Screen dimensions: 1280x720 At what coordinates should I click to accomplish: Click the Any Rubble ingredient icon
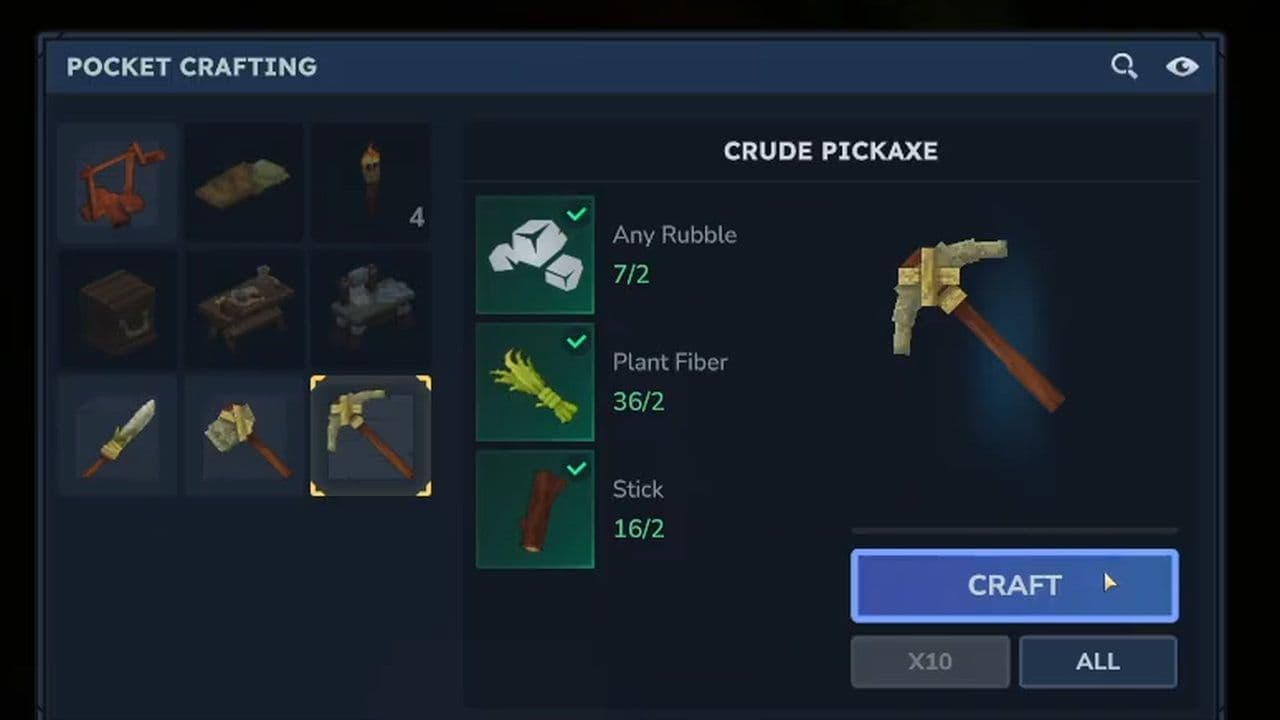point(535,253)
